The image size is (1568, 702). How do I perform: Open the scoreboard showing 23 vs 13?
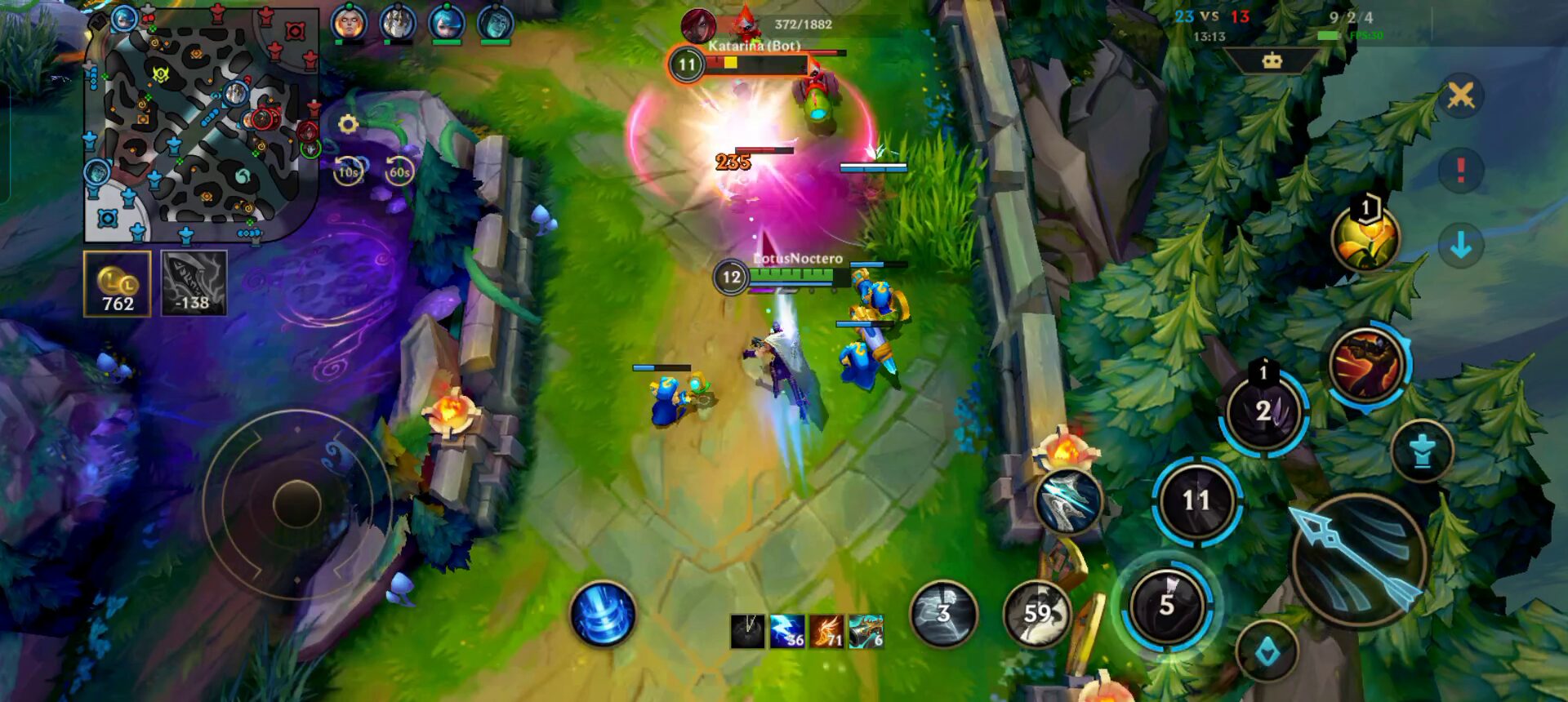[1211, 17]
